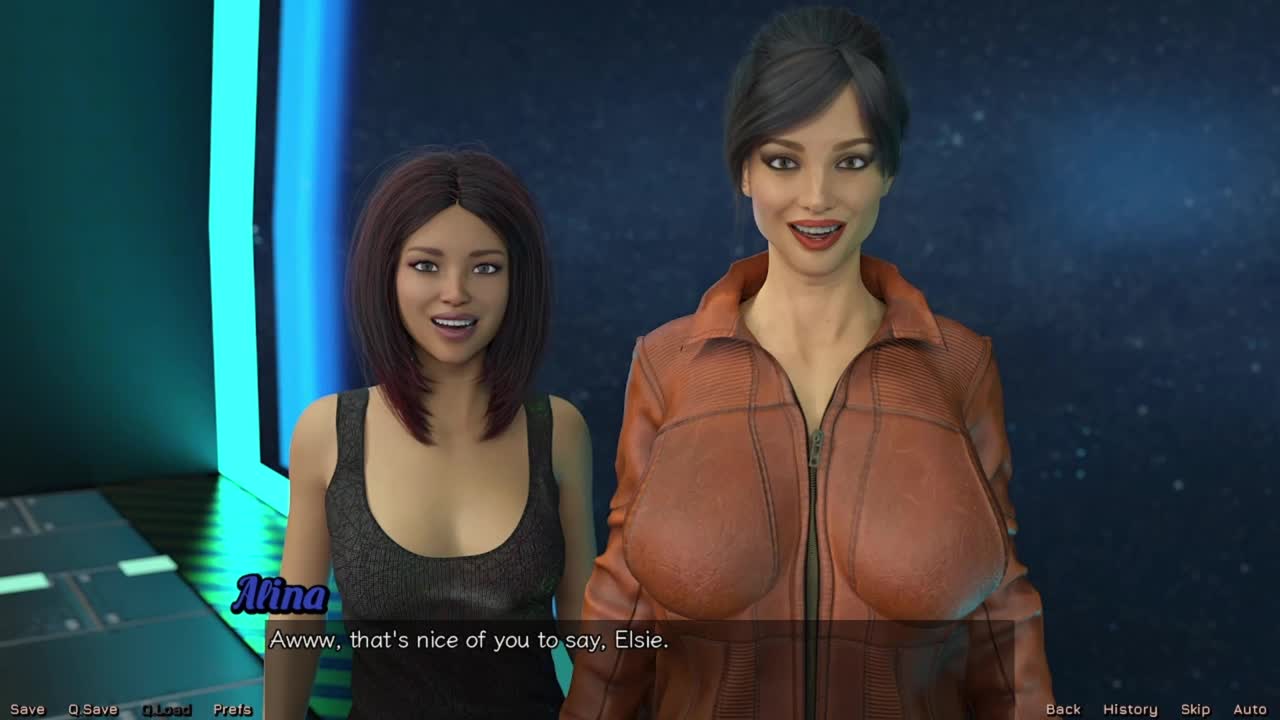This screenshot has height=720, width=1280.
Task: Activate Skip mode
Action: click(1195, 709)
